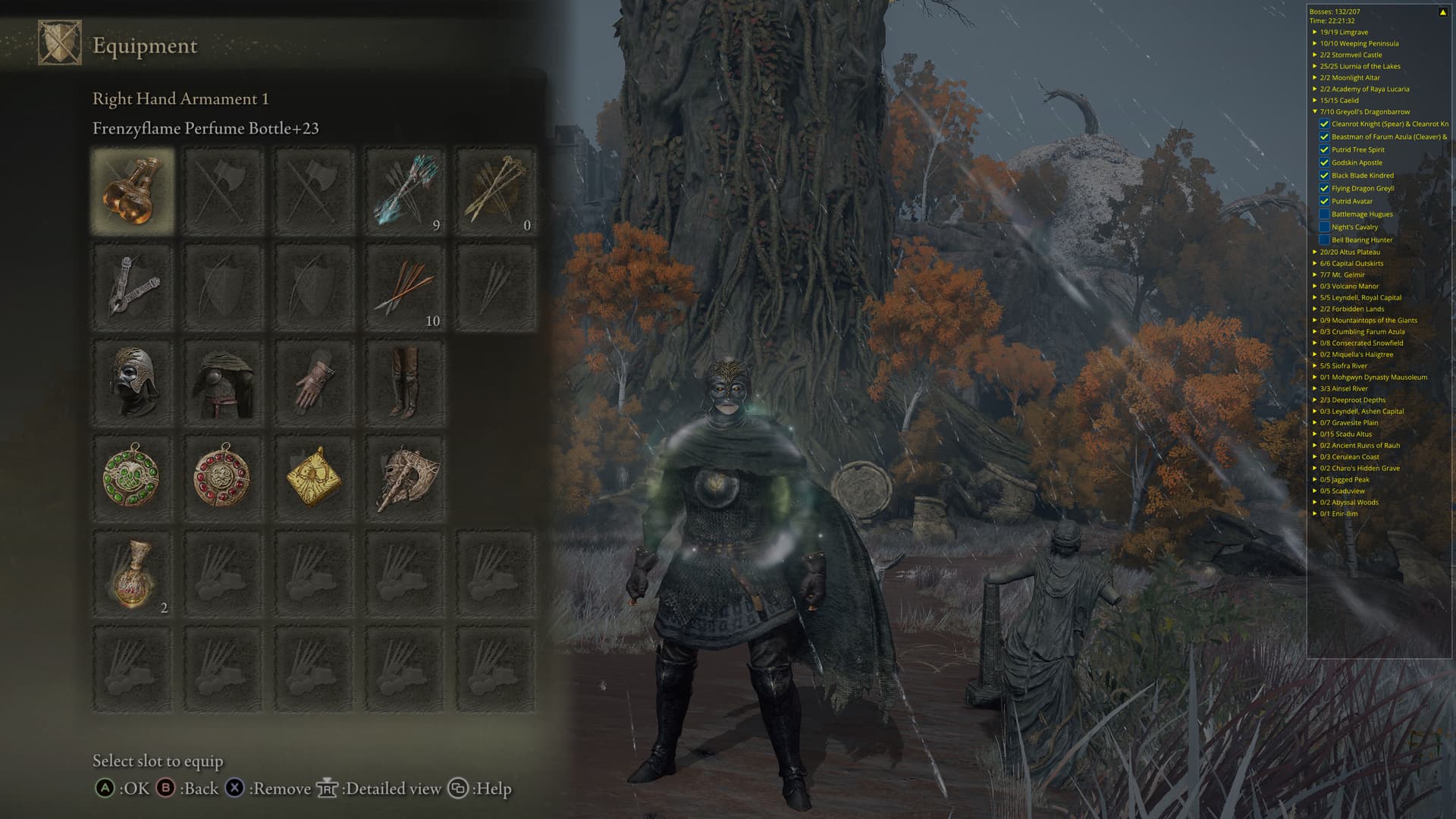This screenshot has width=1456, height=819.
Task: Select the horned helmet talisman slot
Action: (405, 478)
